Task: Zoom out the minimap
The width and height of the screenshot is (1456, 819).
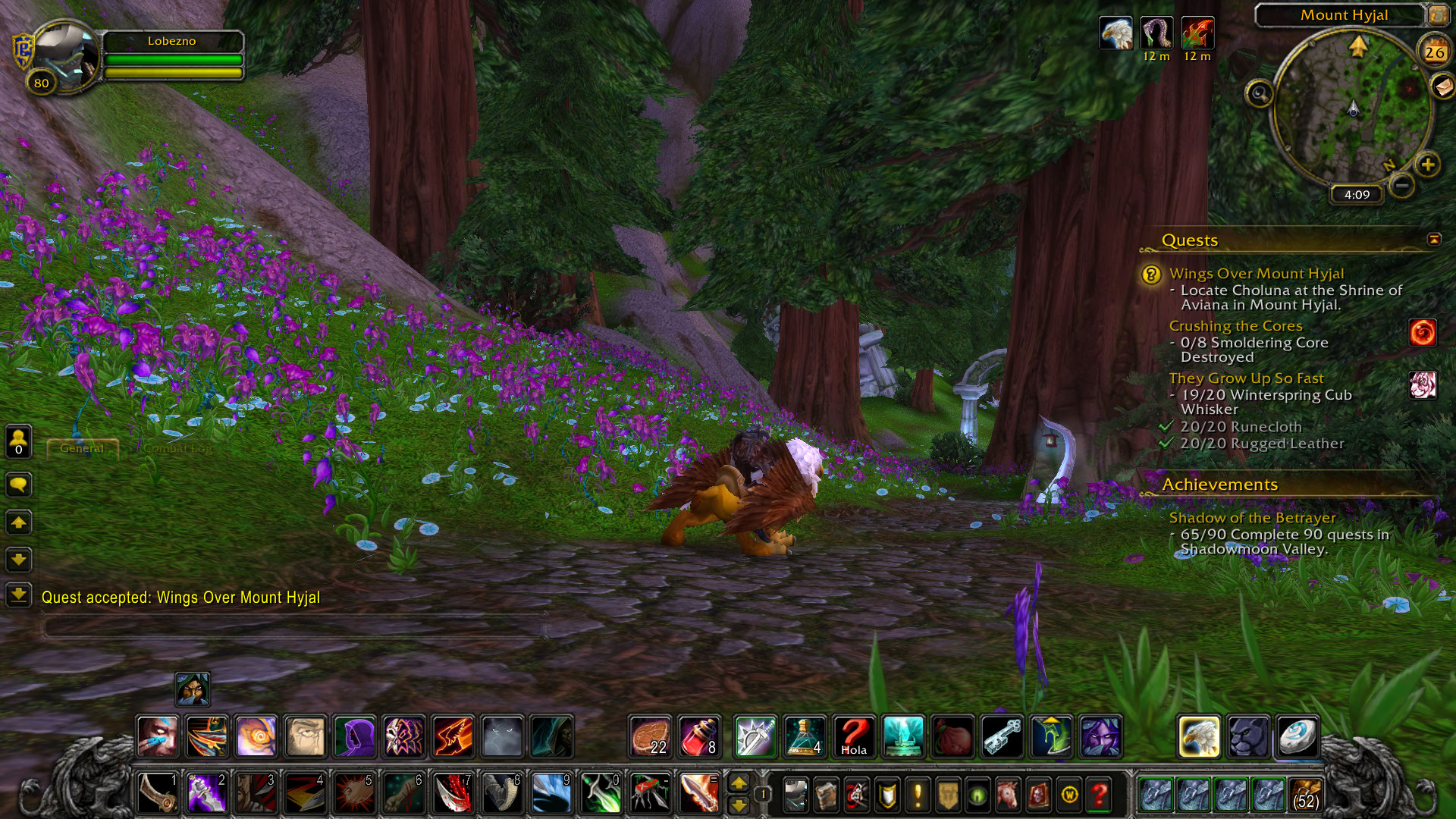Action: [1402, 185]
